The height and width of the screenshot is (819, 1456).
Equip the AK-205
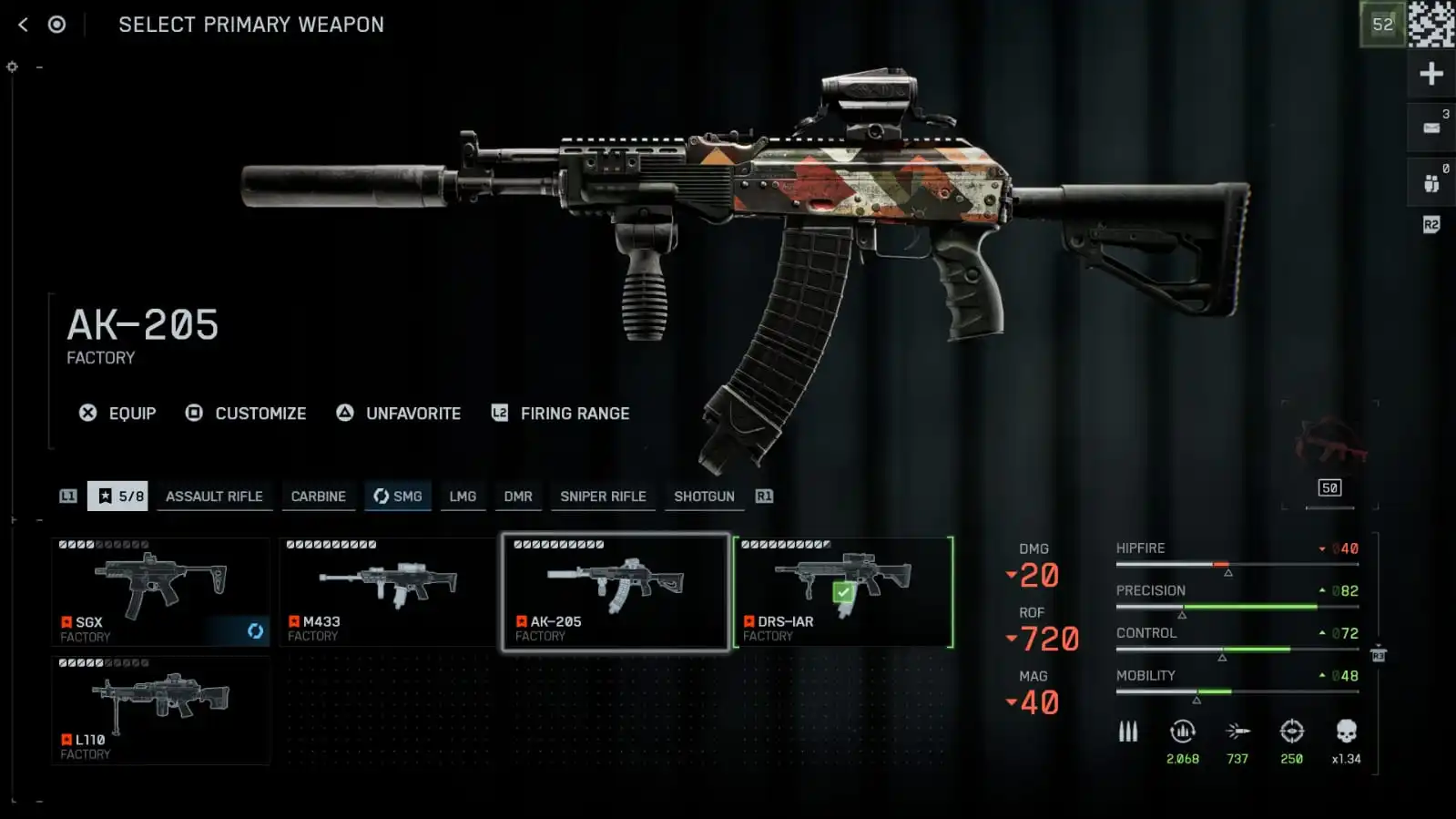(x=118, y=414)
